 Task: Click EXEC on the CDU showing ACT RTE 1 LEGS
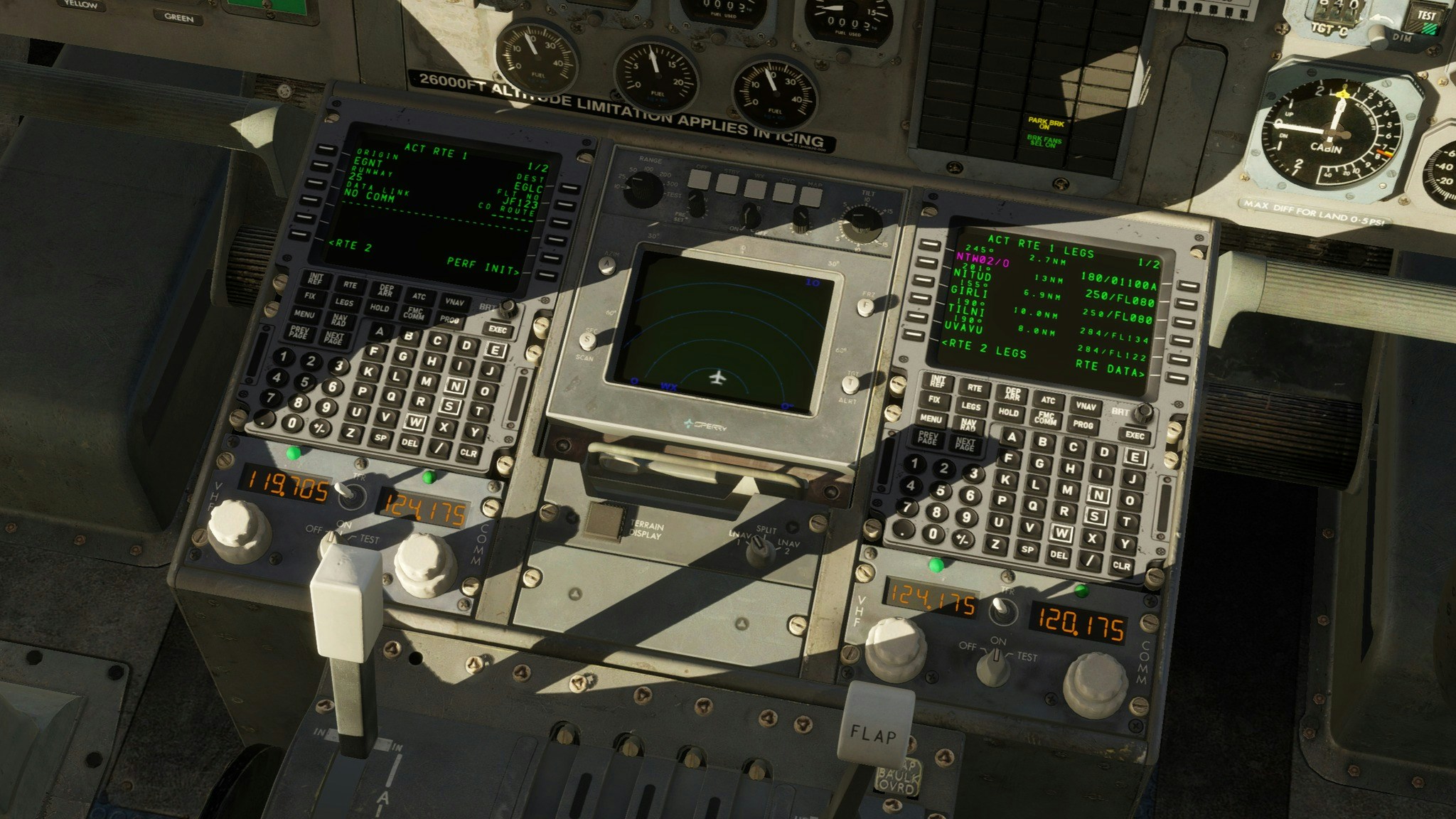(x=1135, y=435)
